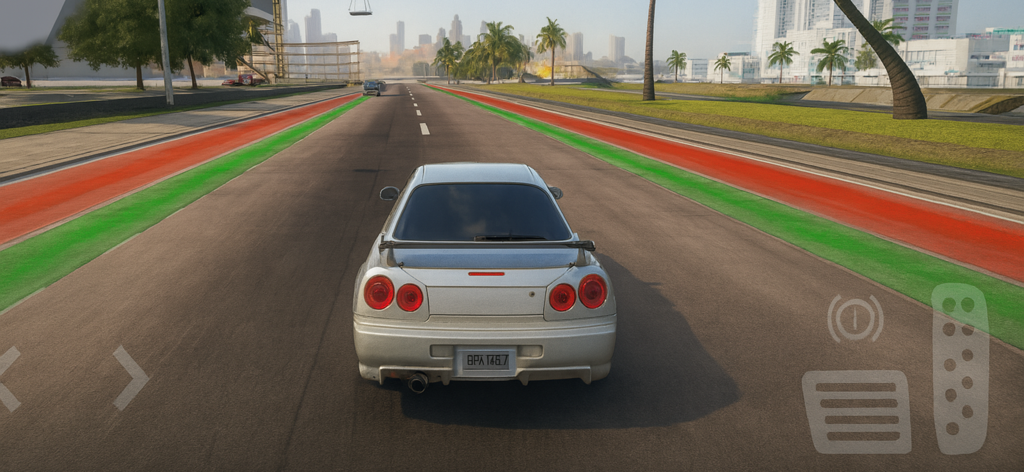Tap the steer left arrow

8,378
